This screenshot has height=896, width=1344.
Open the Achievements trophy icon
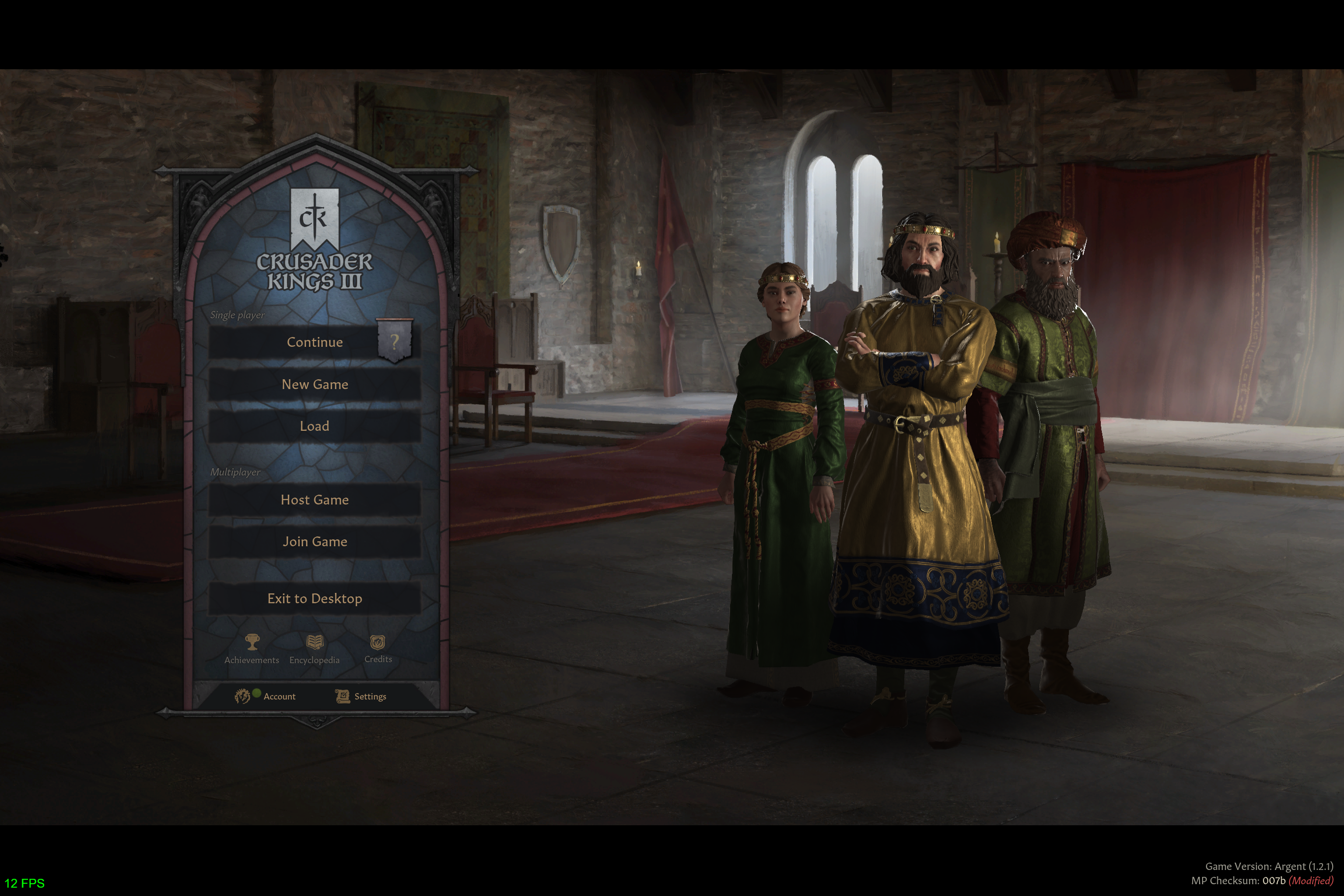252,643
